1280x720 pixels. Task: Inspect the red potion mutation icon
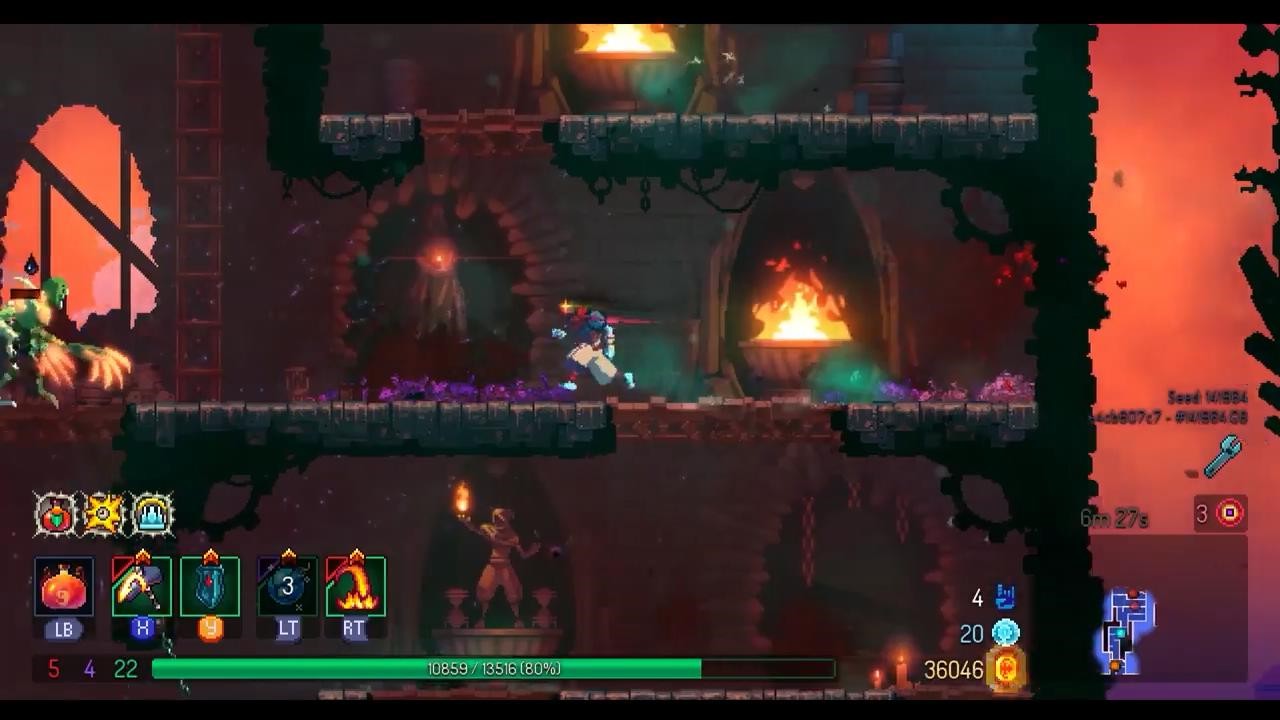[x=56, y=515]
